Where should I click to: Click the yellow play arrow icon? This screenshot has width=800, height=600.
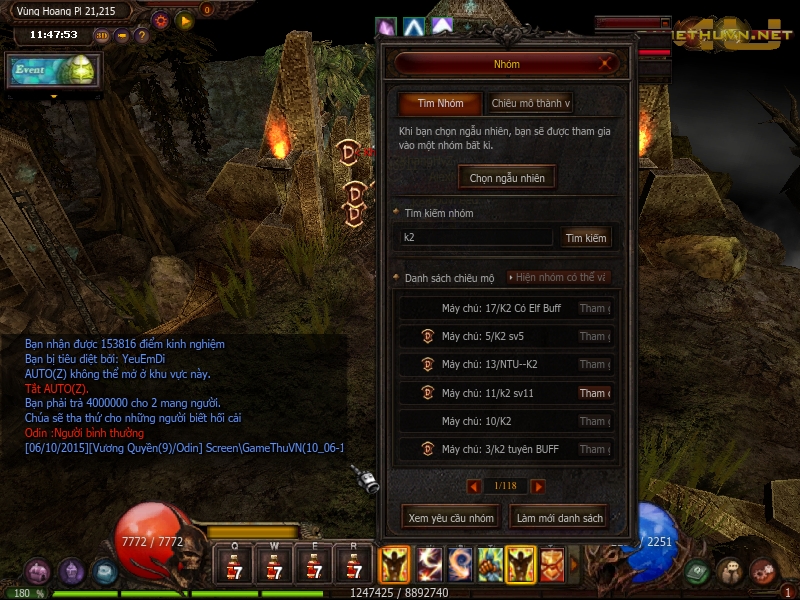184,20
